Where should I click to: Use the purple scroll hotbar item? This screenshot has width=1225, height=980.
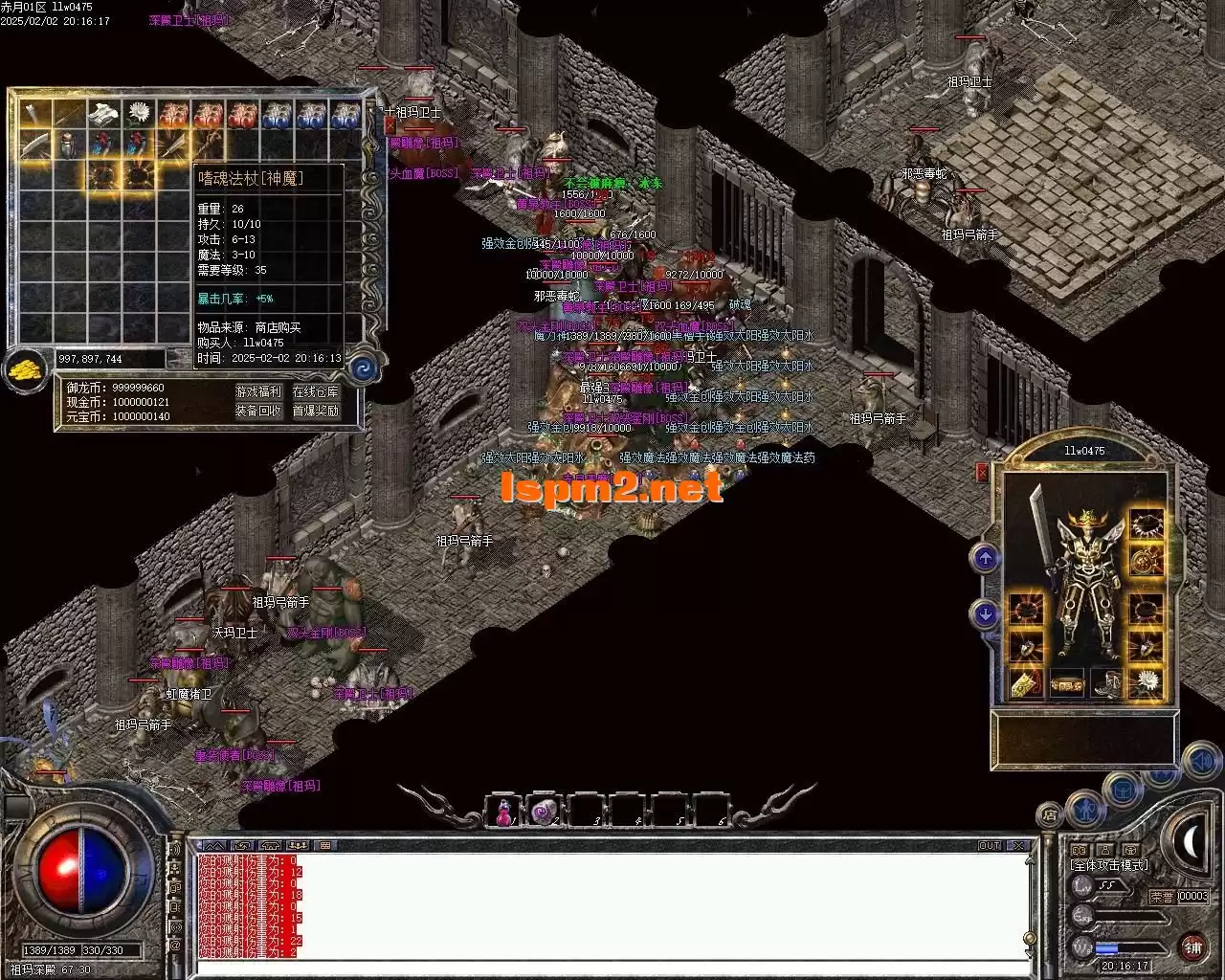[x=544, y=813]
